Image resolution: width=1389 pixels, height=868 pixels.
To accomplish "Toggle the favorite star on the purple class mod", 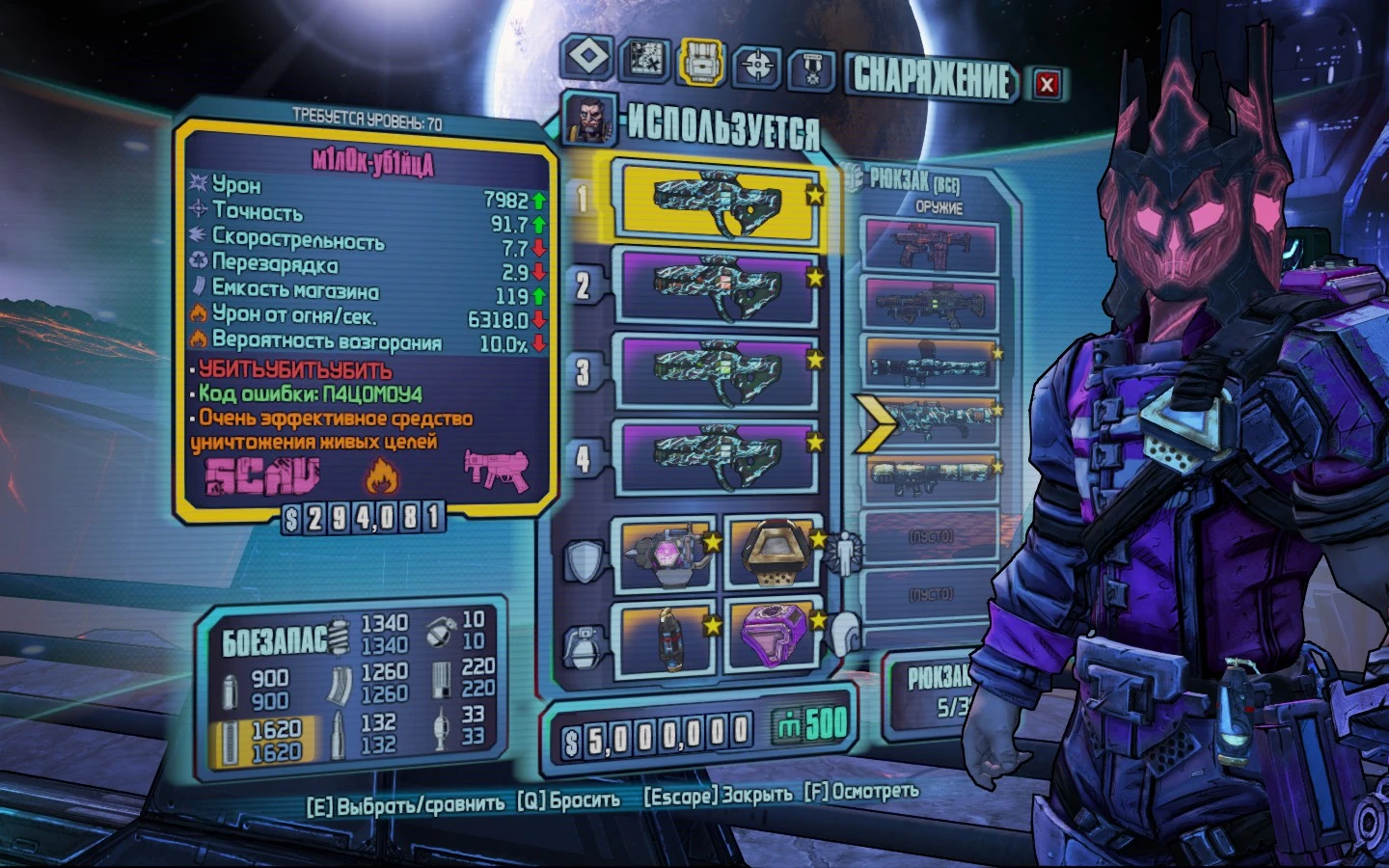I will tap(819, 622).
